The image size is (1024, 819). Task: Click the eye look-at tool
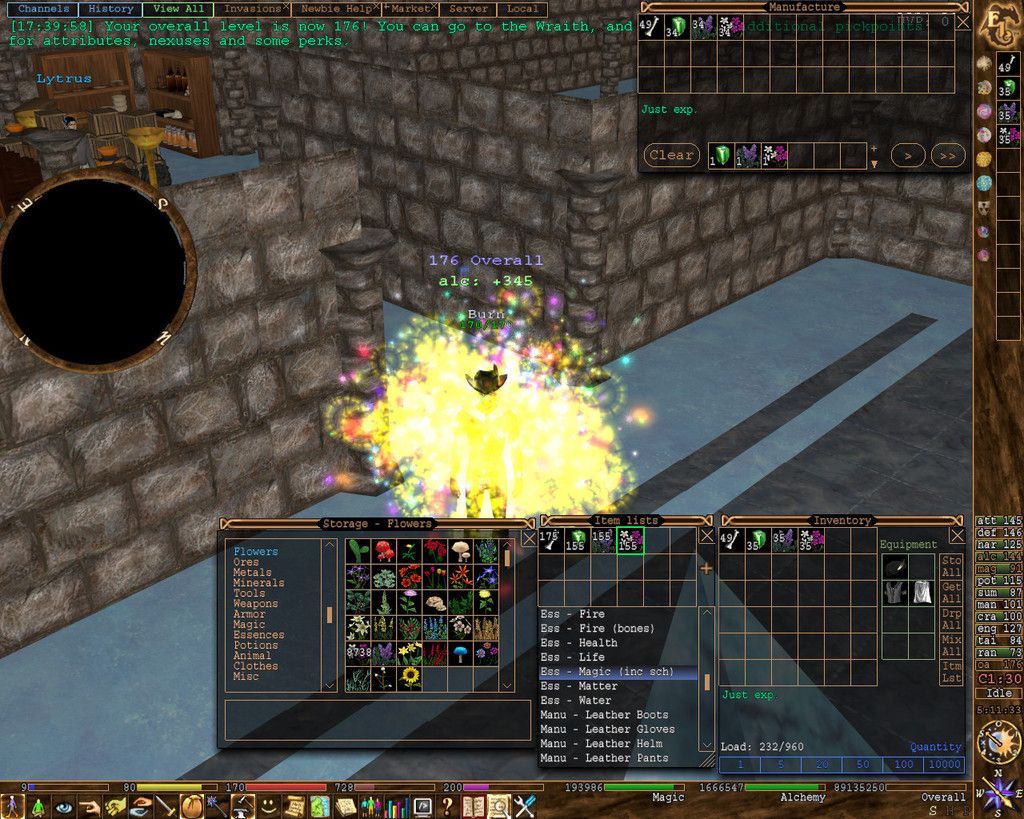[64, 806]
